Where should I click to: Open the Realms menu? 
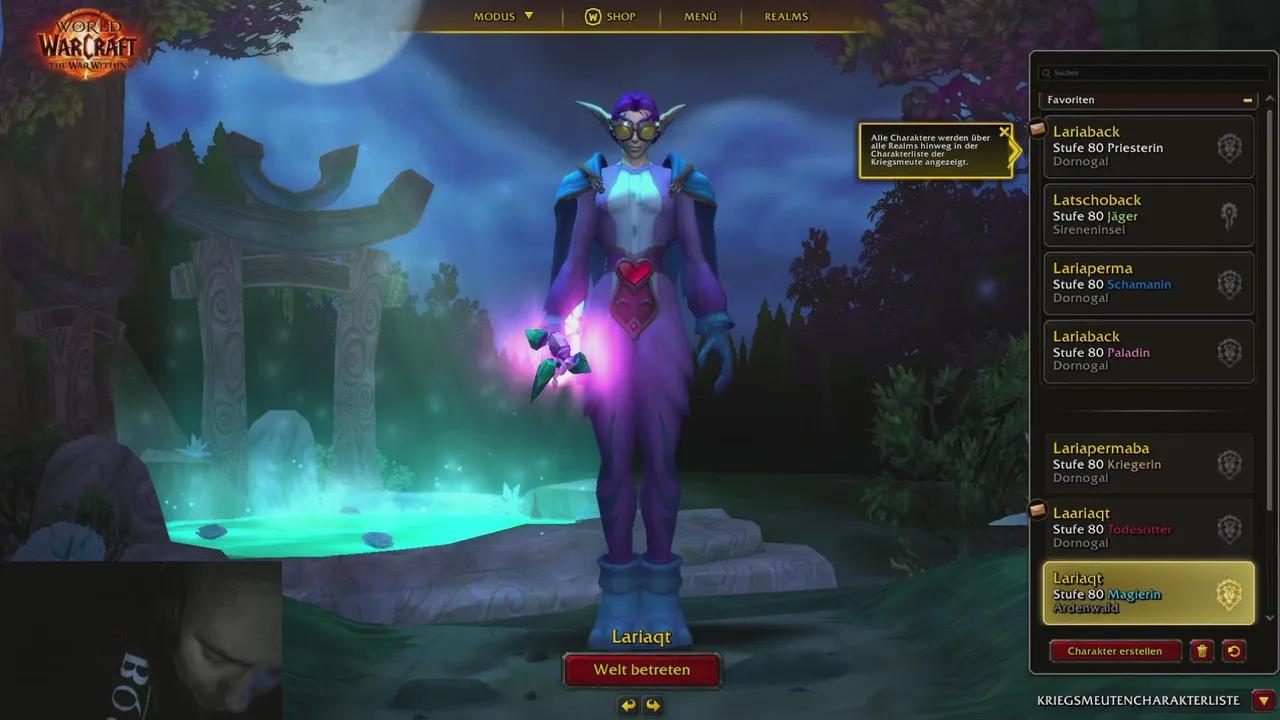785,16
